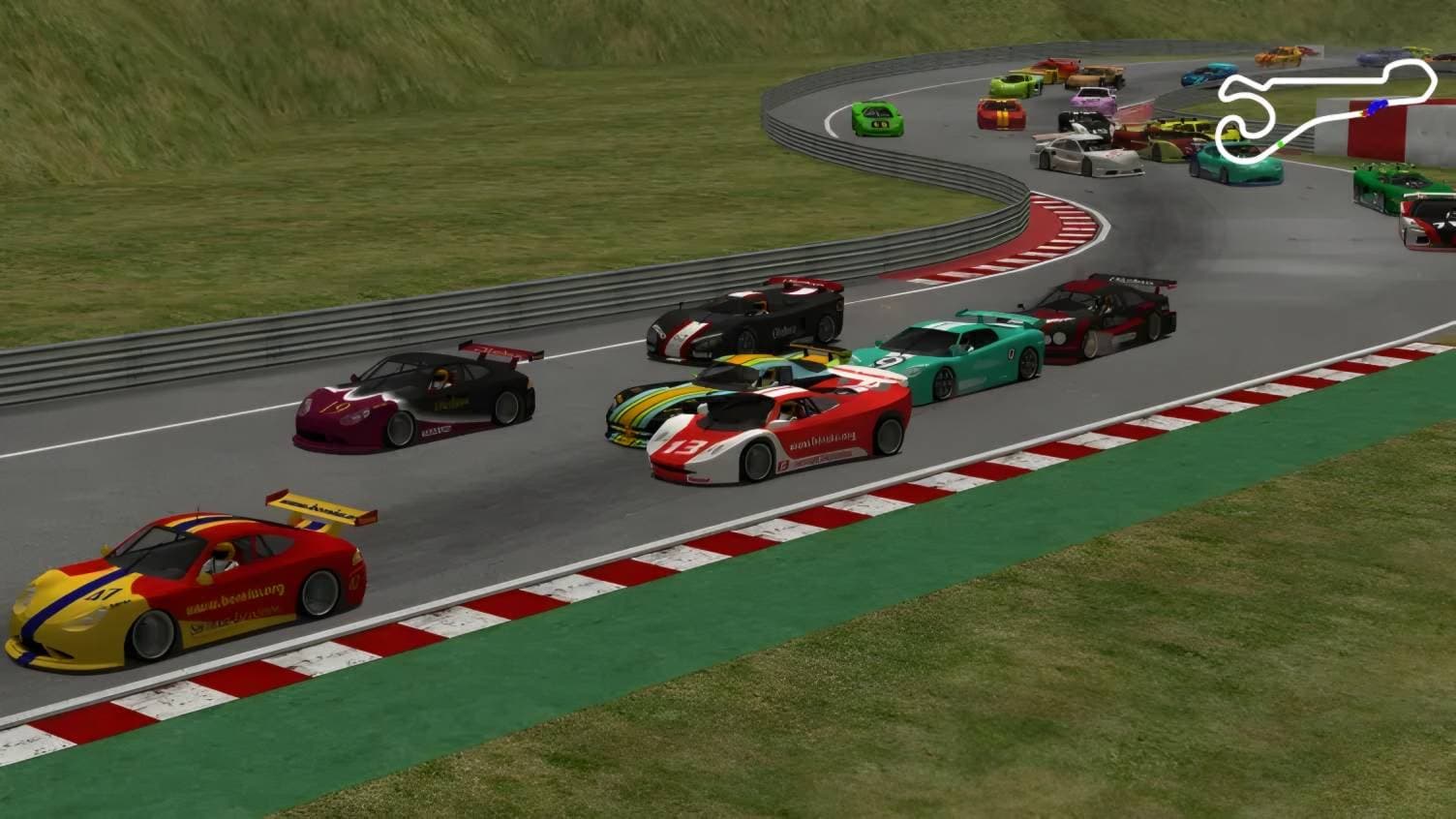Select the green car on the far straight

point(876,121)
